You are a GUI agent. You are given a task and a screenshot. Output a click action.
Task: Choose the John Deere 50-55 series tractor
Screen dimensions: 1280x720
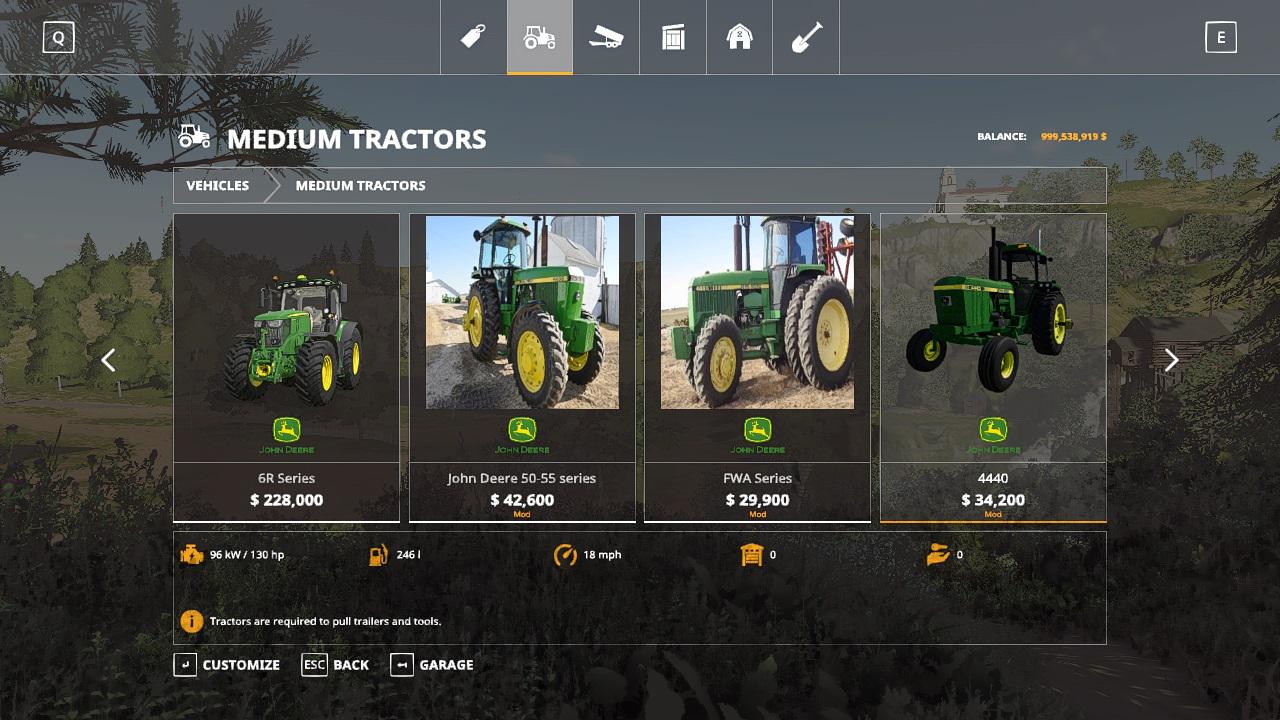(x=522, y=367)
